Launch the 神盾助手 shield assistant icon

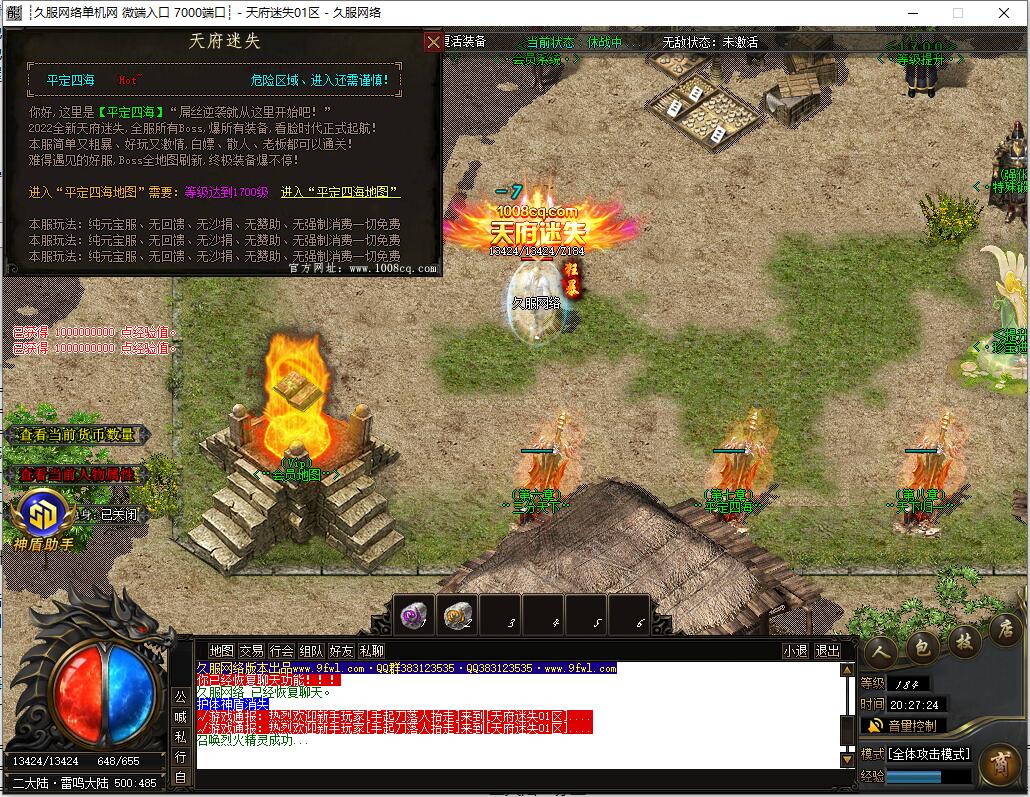pos(42,515)
